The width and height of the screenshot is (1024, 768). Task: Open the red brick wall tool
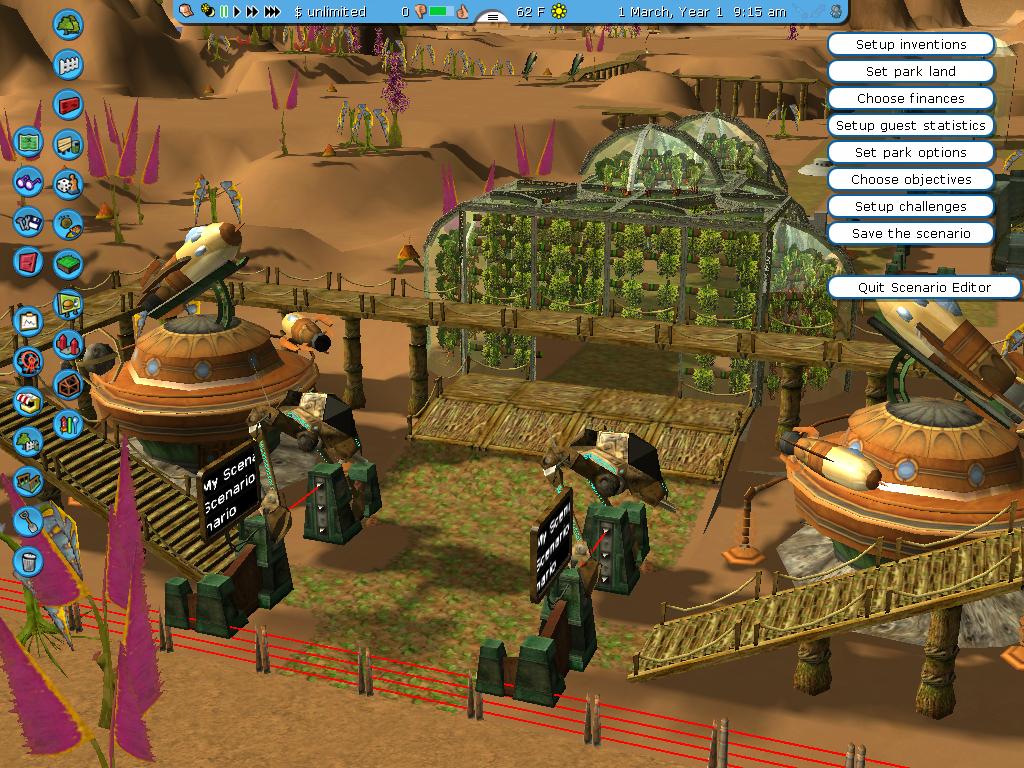67,104
